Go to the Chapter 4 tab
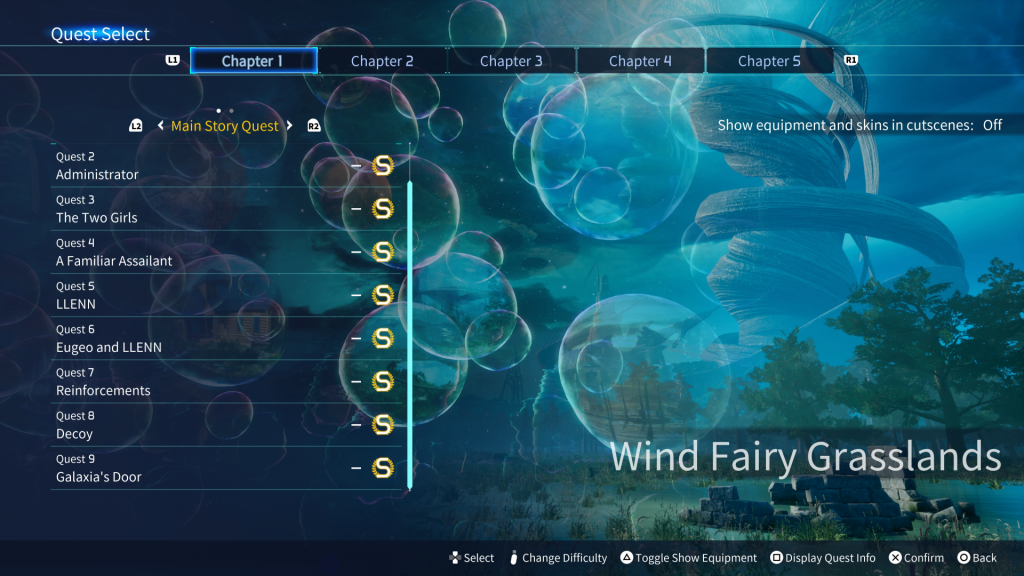Image resolution: width=1024 pixels, height=576 pixels. [x=640, y=61]
